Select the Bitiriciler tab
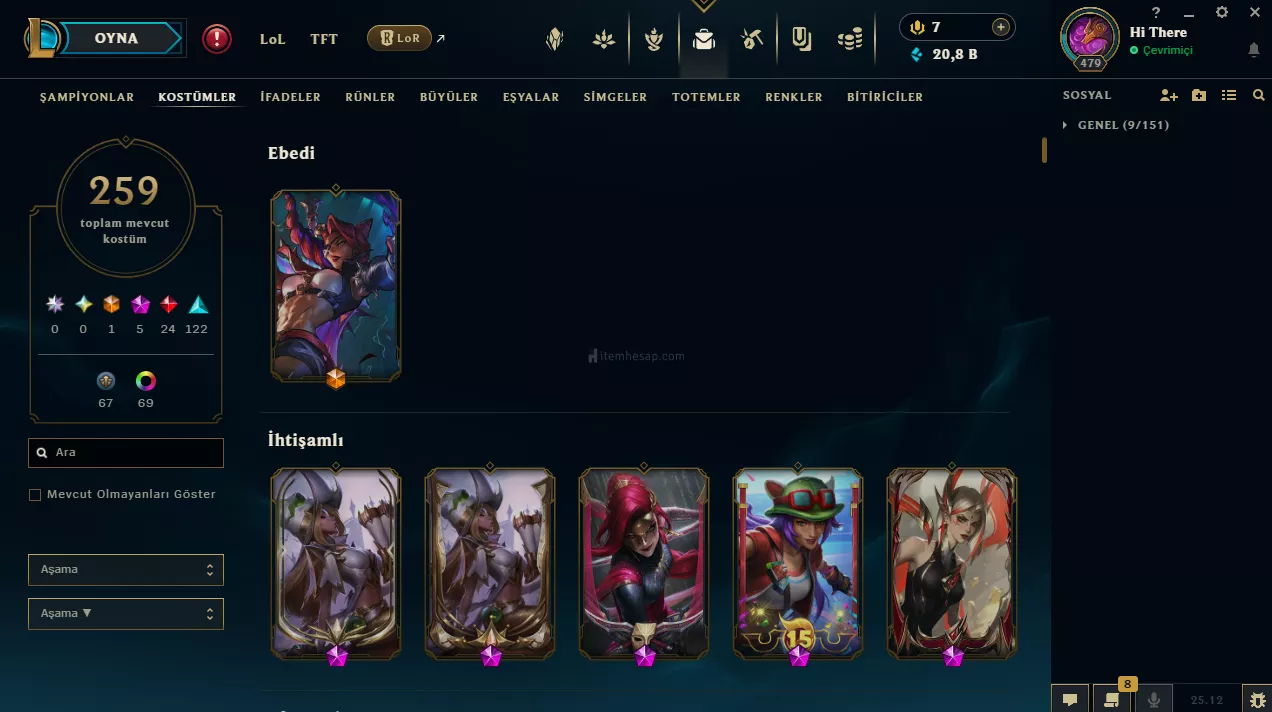 [x=885, y=97]
